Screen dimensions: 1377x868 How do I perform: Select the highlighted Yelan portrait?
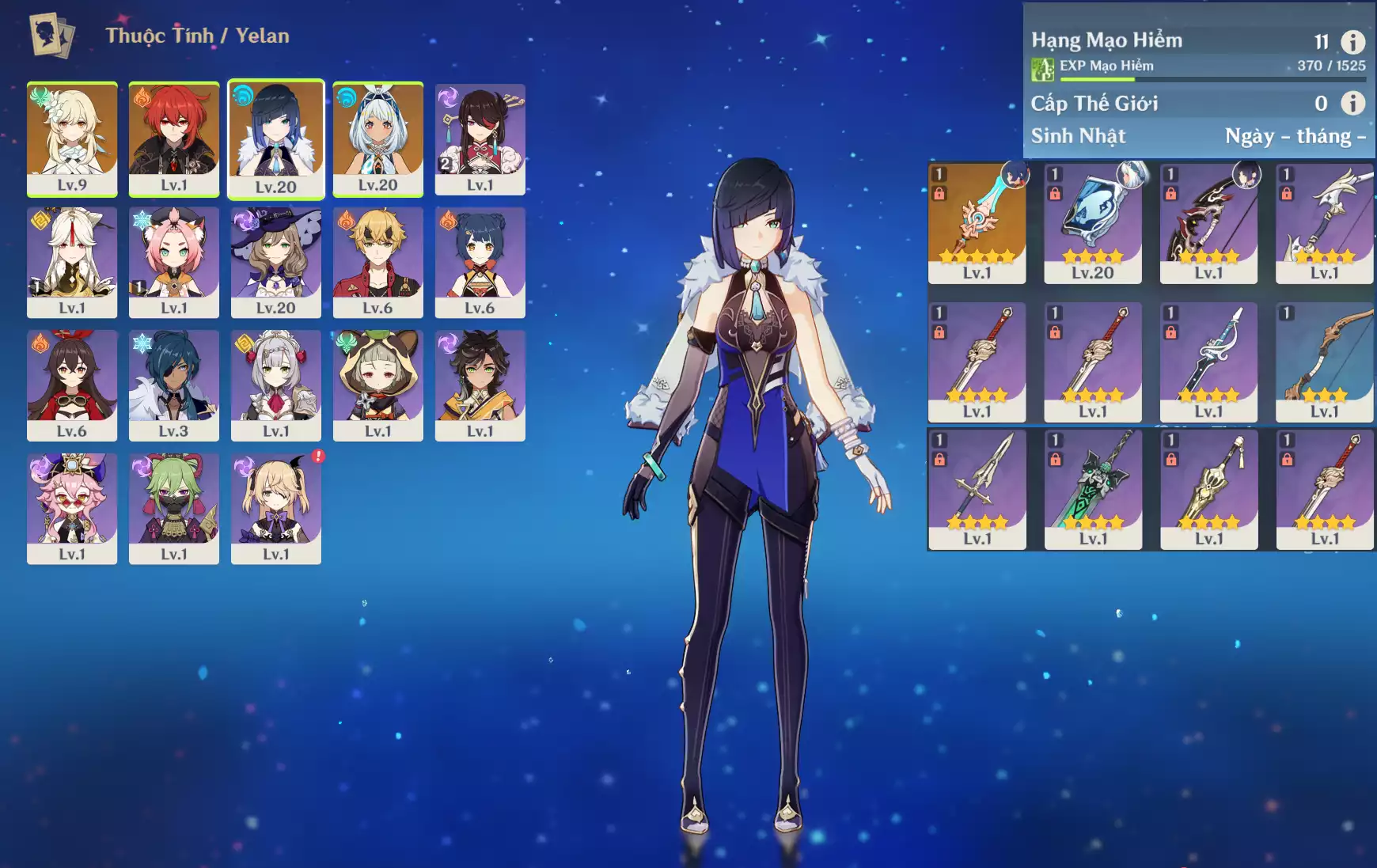pyautogui.click(x=276, y=138)
